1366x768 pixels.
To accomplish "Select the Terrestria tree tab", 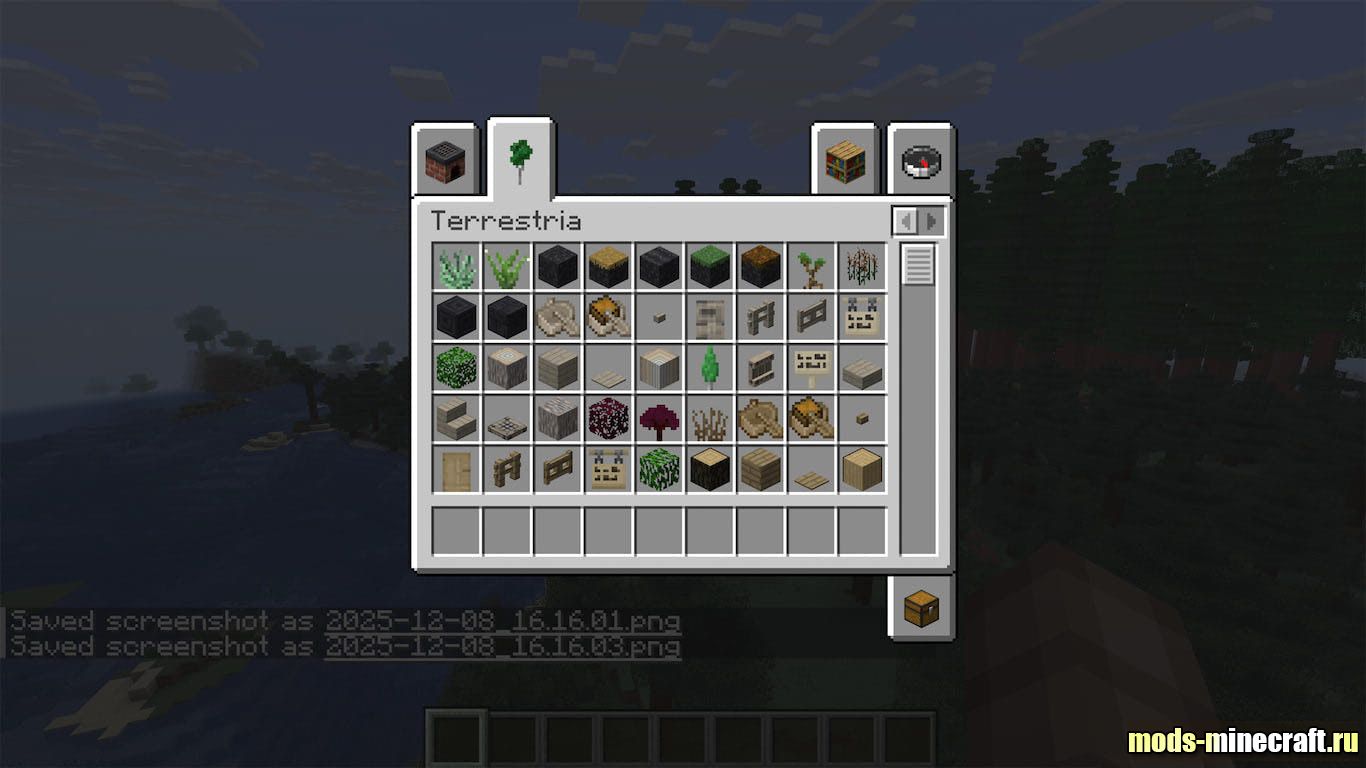I will point(520,159).
